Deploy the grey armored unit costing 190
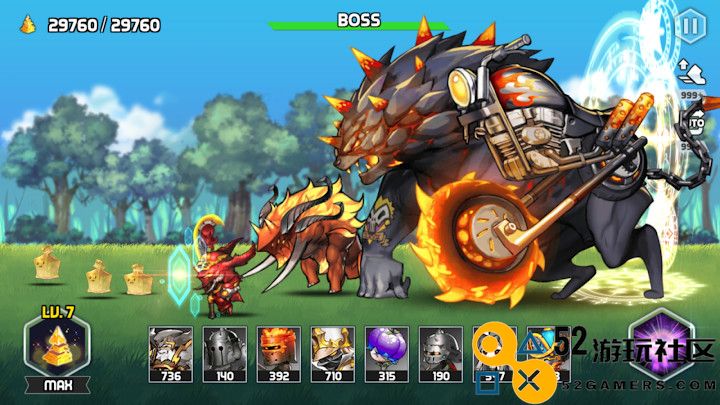 click(439, 350)
